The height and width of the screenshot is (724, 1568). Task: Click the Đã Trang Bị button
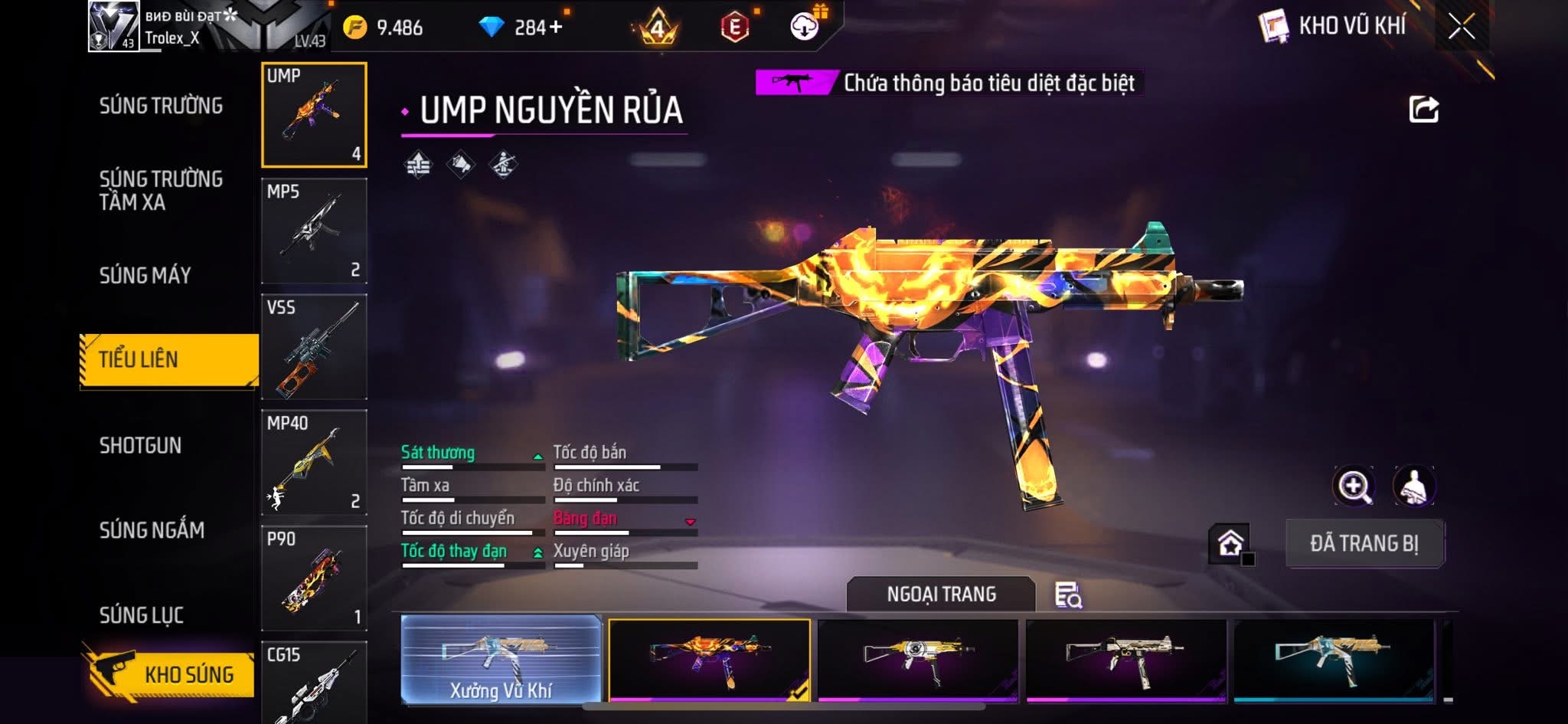(1364, 543)
